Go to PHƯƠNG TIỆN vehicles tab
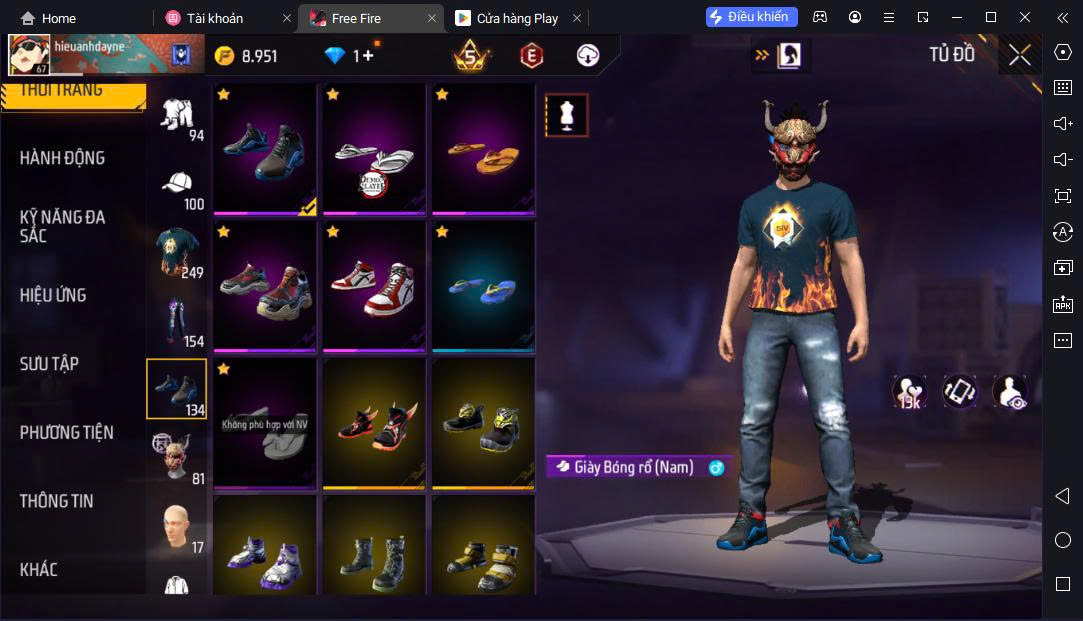This screenshot has height=621, width=1083. point(66,433)
